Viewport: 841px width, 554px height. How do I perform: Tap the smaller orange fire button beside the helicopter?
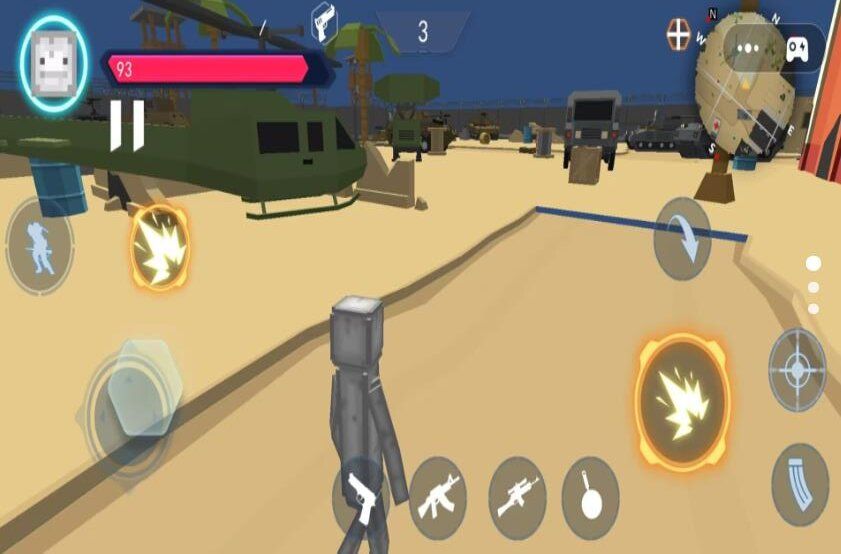coord(159,248)
